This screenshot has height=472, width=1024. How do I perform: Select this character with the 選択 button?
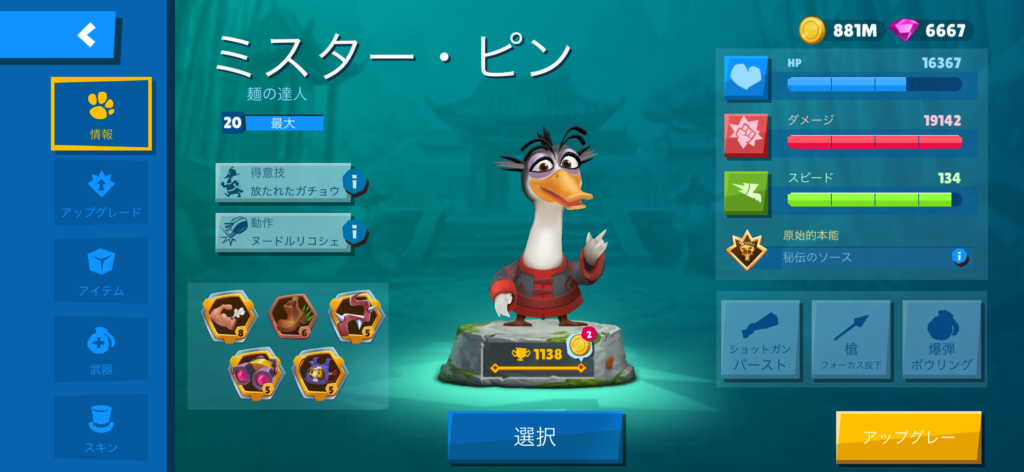coord(535,437)
